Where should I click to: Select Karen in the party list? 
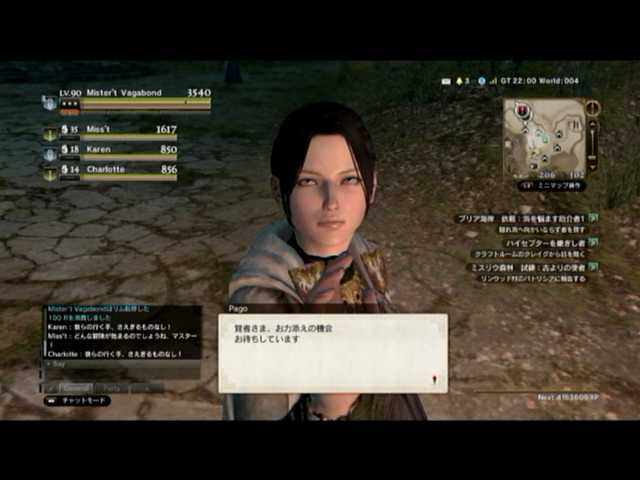pos(111,150)
